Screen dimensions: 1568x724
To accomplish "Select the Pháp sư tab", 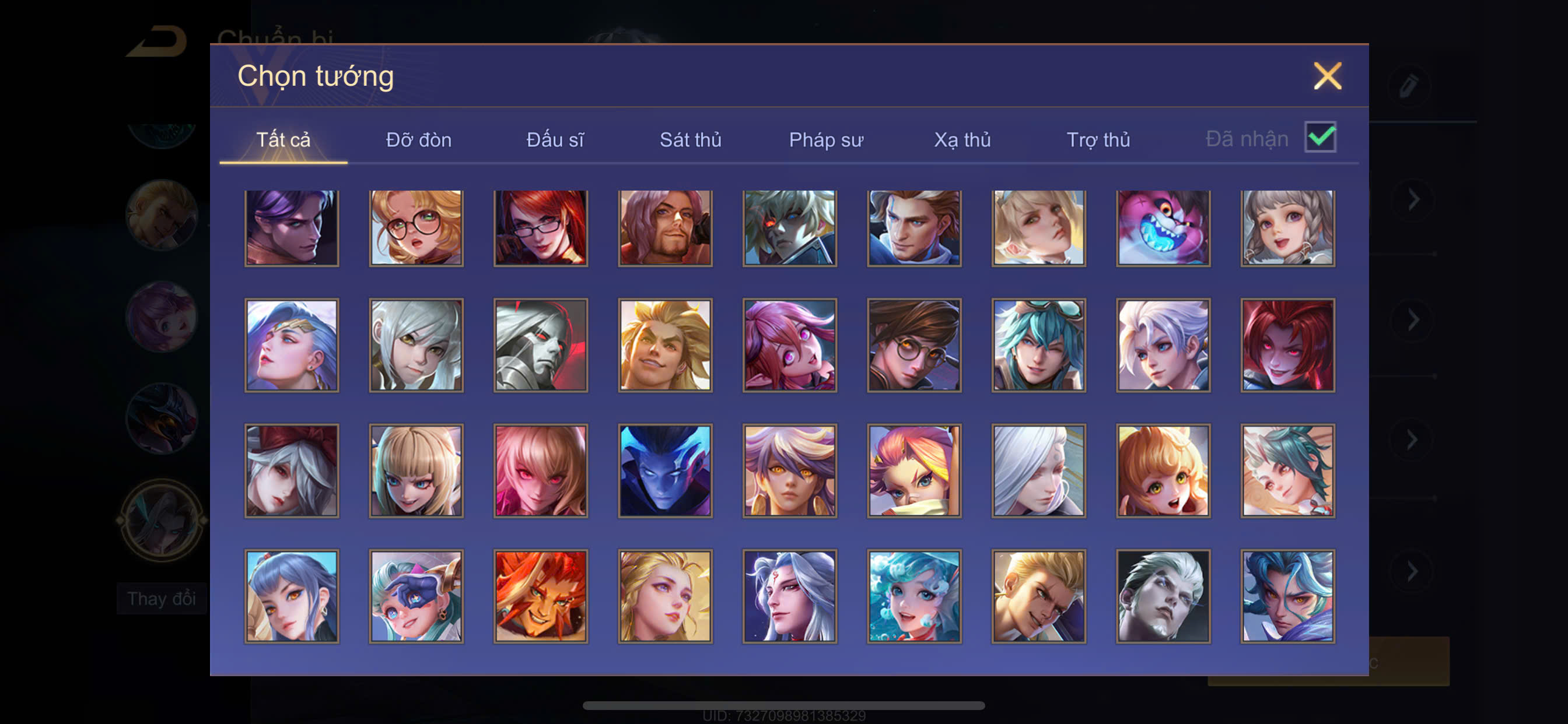I will point(826,140).
